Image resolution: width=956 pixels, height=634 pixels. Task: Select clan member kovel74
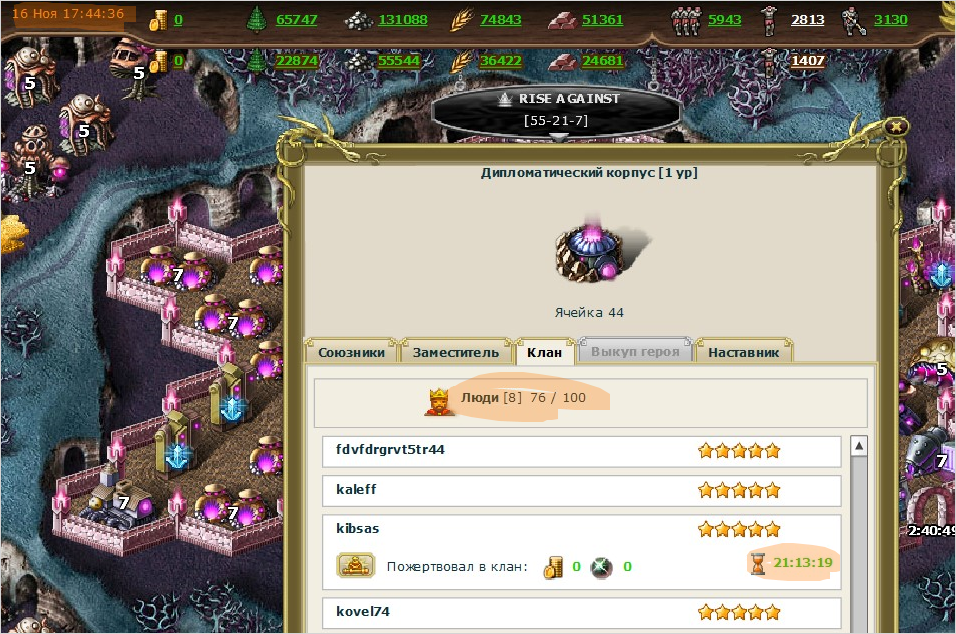(x=362, y=610)
